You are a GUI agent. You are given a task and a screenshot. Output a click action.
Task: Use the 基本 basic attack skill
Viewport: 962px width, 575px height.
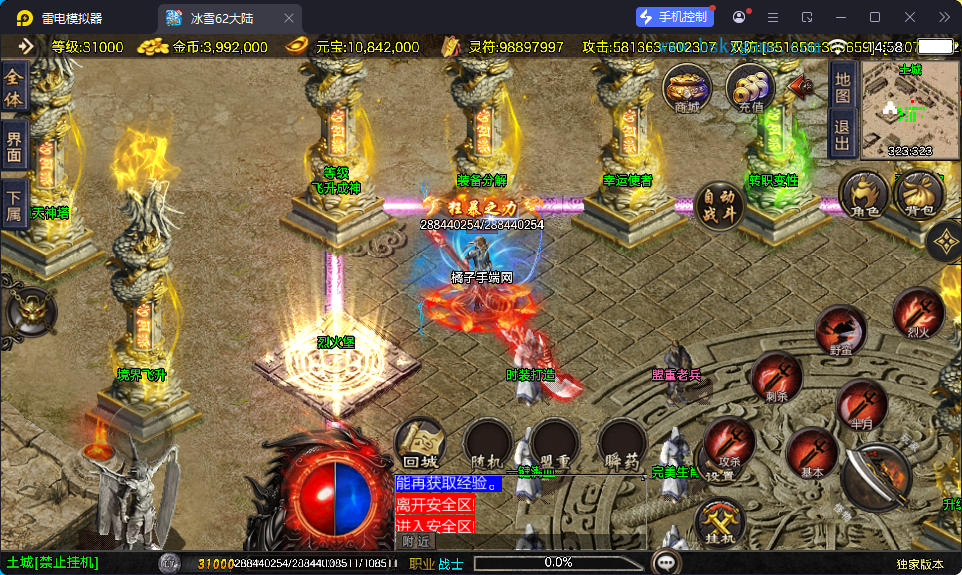[812, 453]
